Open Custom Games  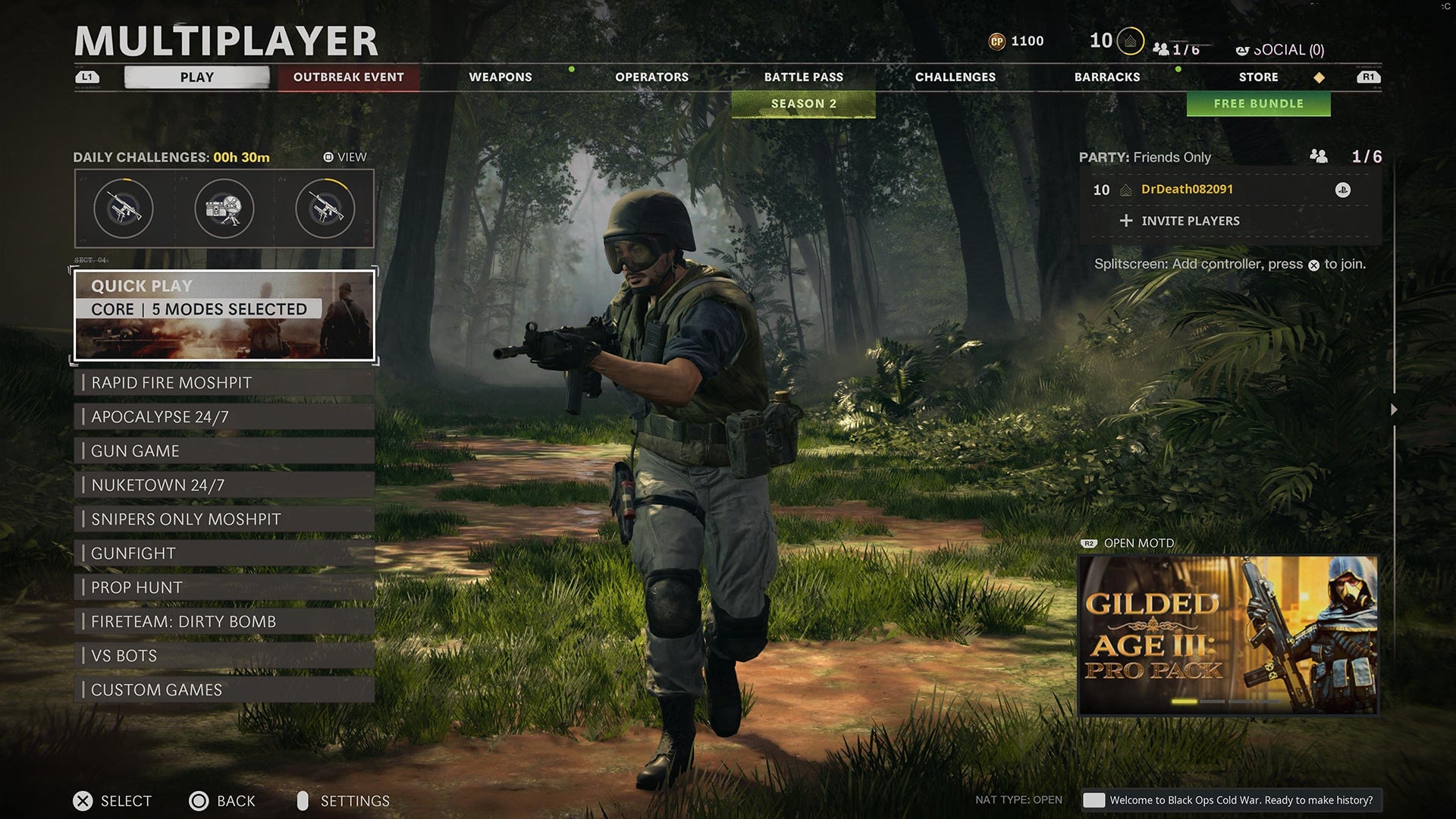pos(224,690)
